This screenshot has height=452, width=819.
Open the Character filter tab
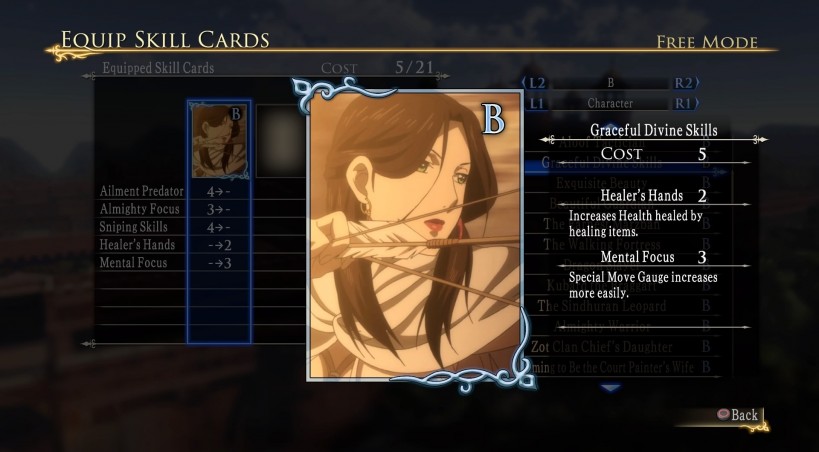[610, 103]
